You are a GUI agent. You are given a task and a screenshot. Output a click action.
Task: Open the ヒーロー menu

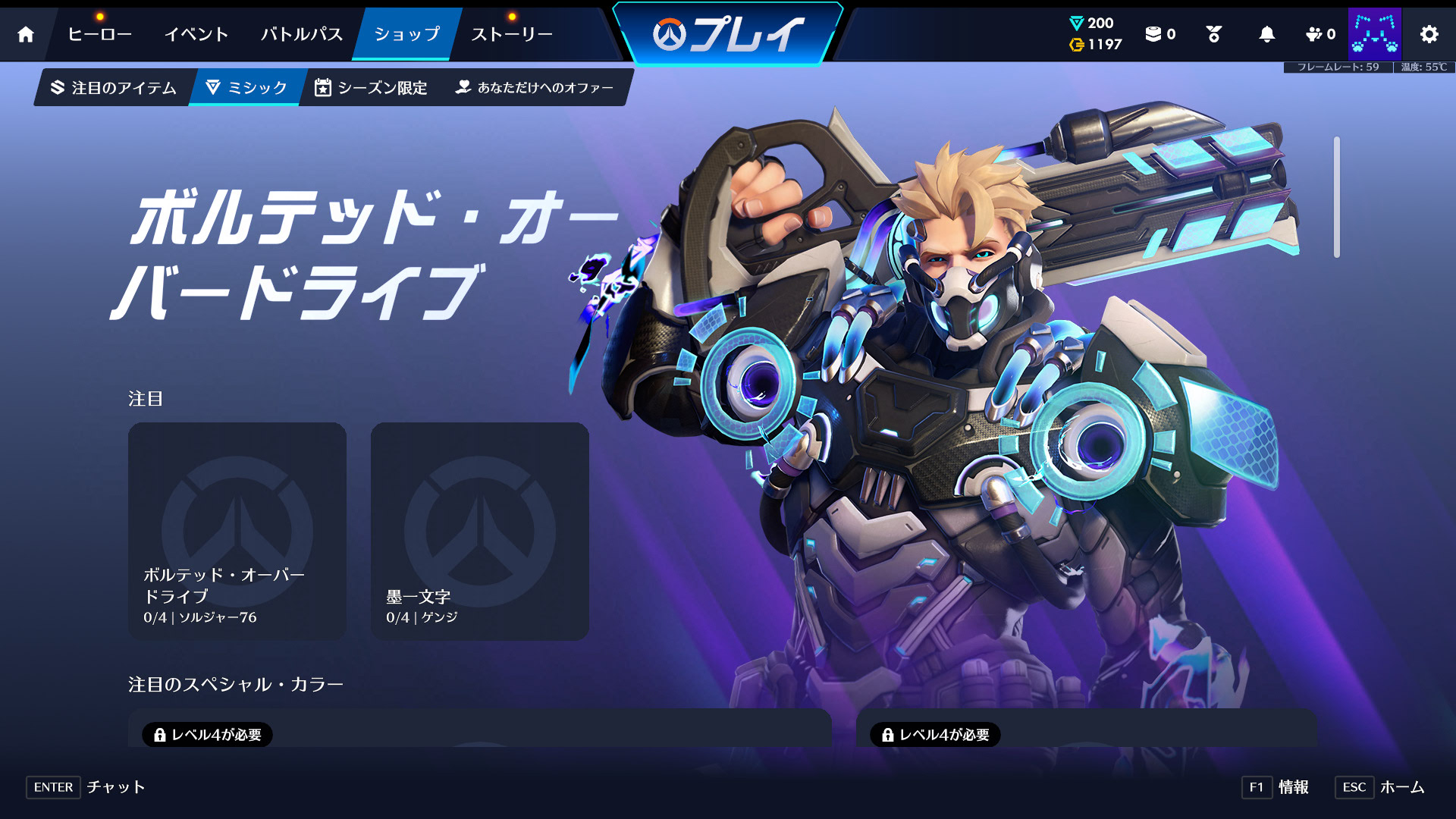pos(99,34)
